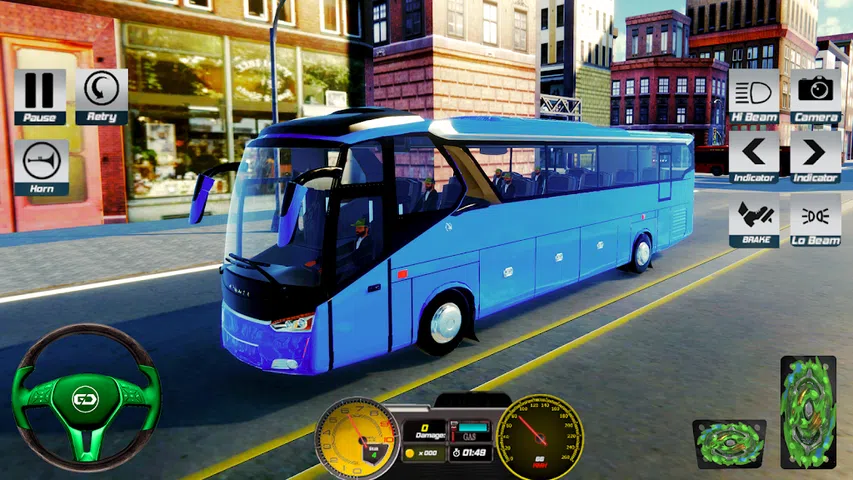Hit the short brake pedal

[x=729, y=443]
